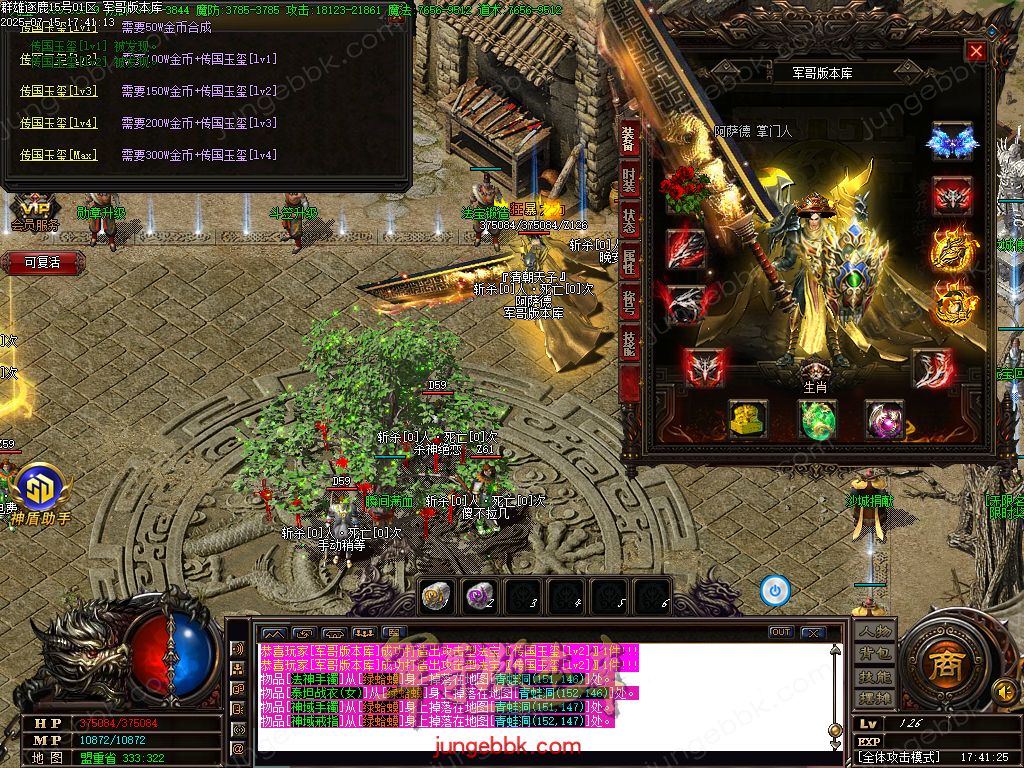Select the blue crystal wings equipment slot
This screenshot has height=768, width=1024.
tap(951, 142)
